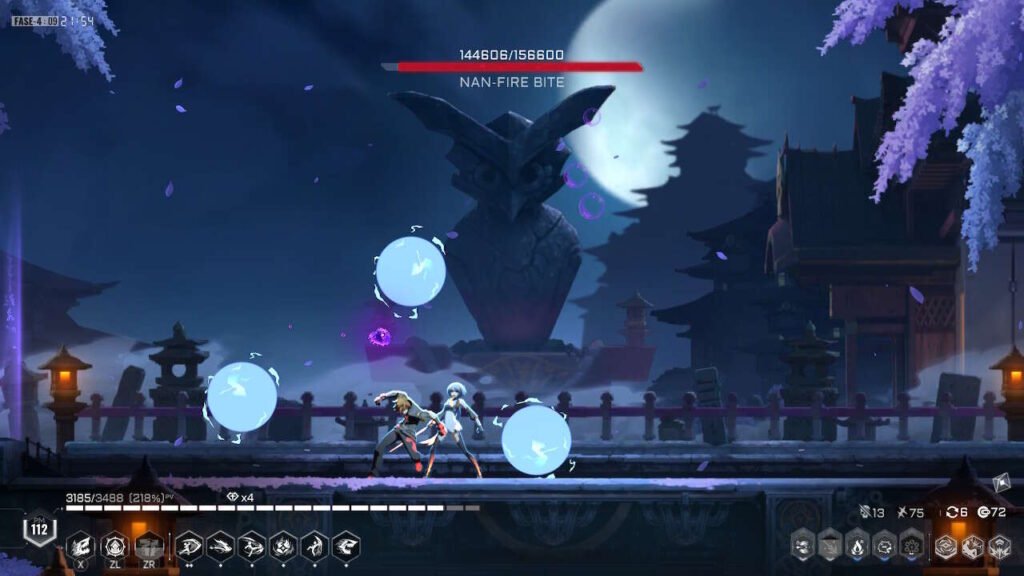Click the white flame relic icon

coord(857,546)
